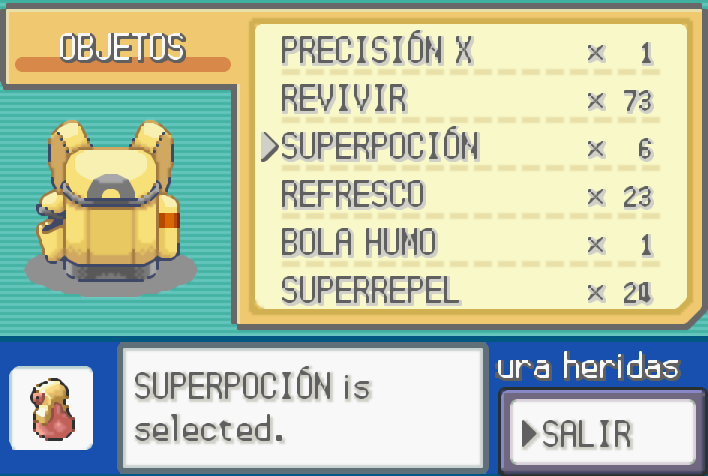Select PRECISIÓN X in the item list

(x=376, y=51)
